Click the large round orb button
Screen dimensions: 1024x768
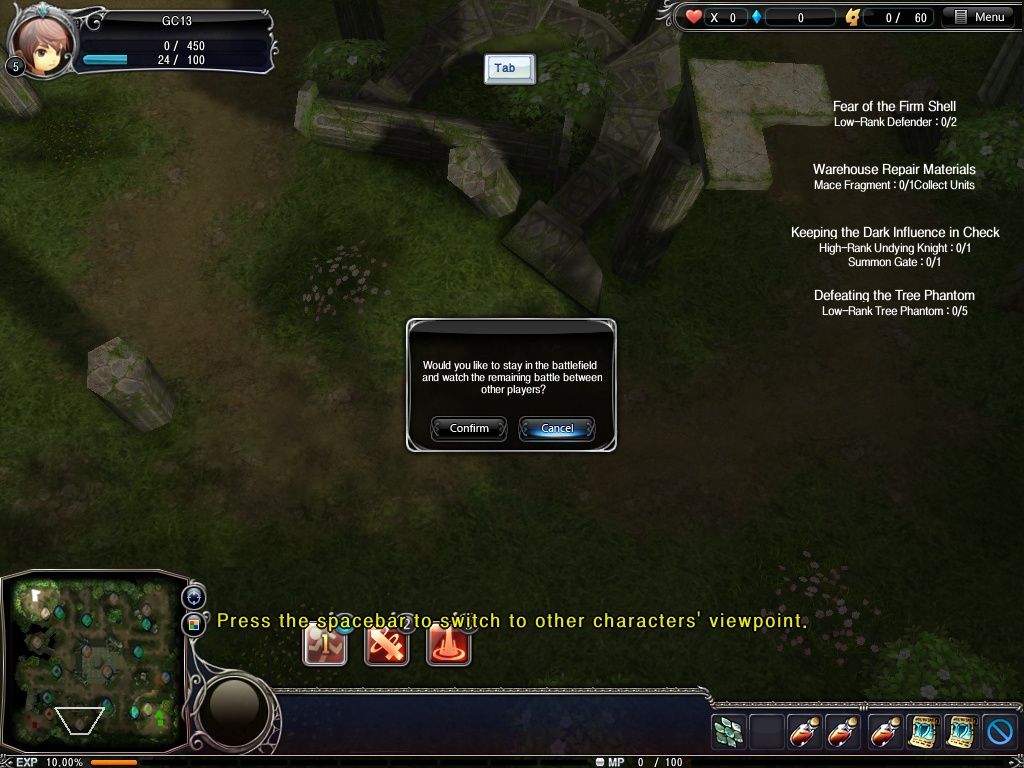coord(234,709)
